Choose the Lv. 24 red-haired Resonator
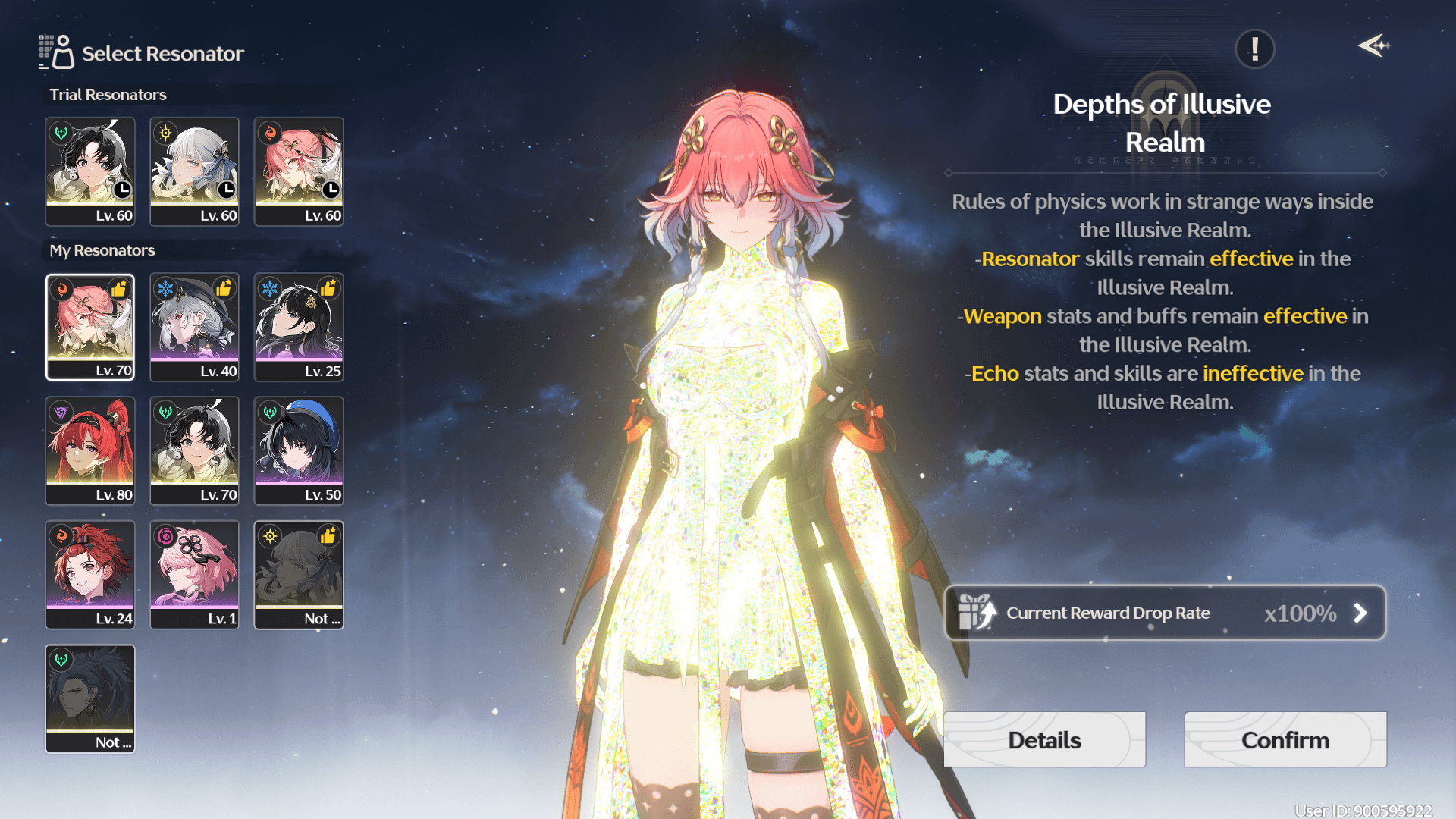The height and width of the screenshot is (819, 1456). [x=90, y=574]
